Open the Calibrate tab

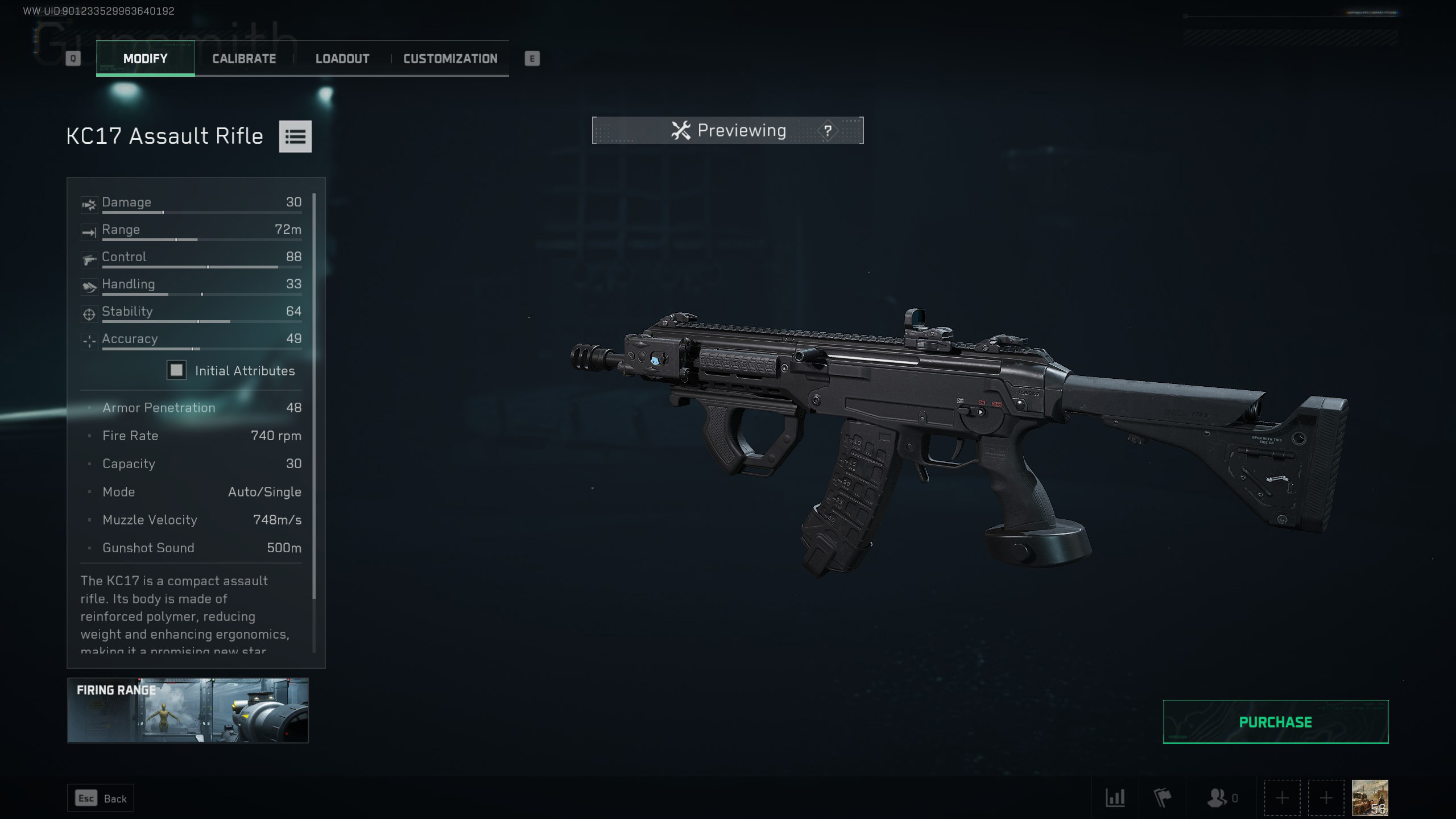point(244,59)
